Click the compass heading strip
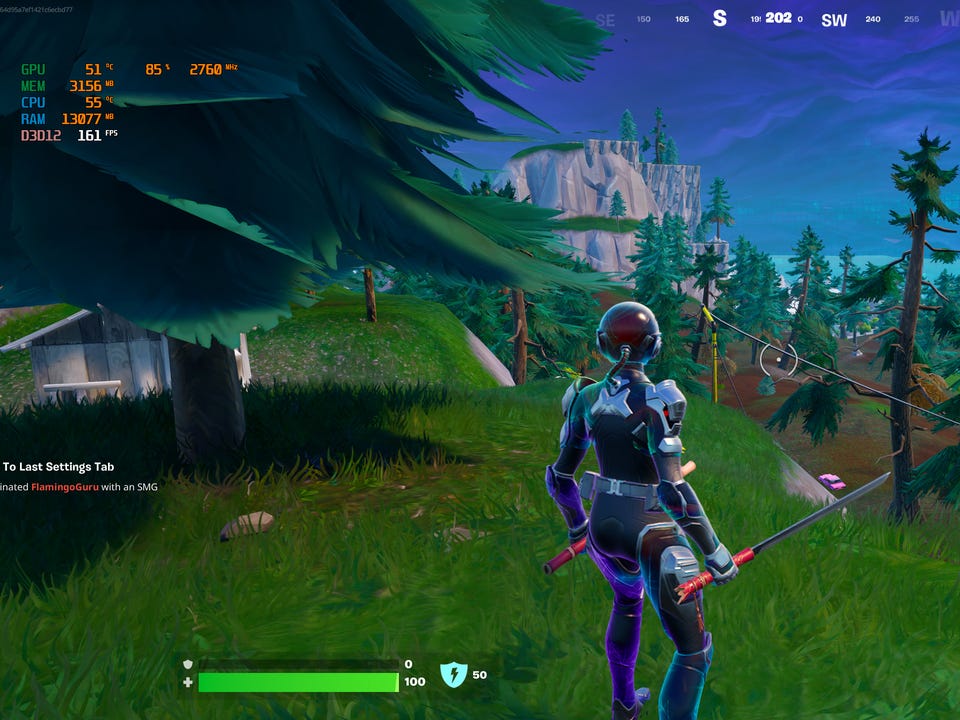This screenshot has height=720, width=960. click(x=777, y=19)
